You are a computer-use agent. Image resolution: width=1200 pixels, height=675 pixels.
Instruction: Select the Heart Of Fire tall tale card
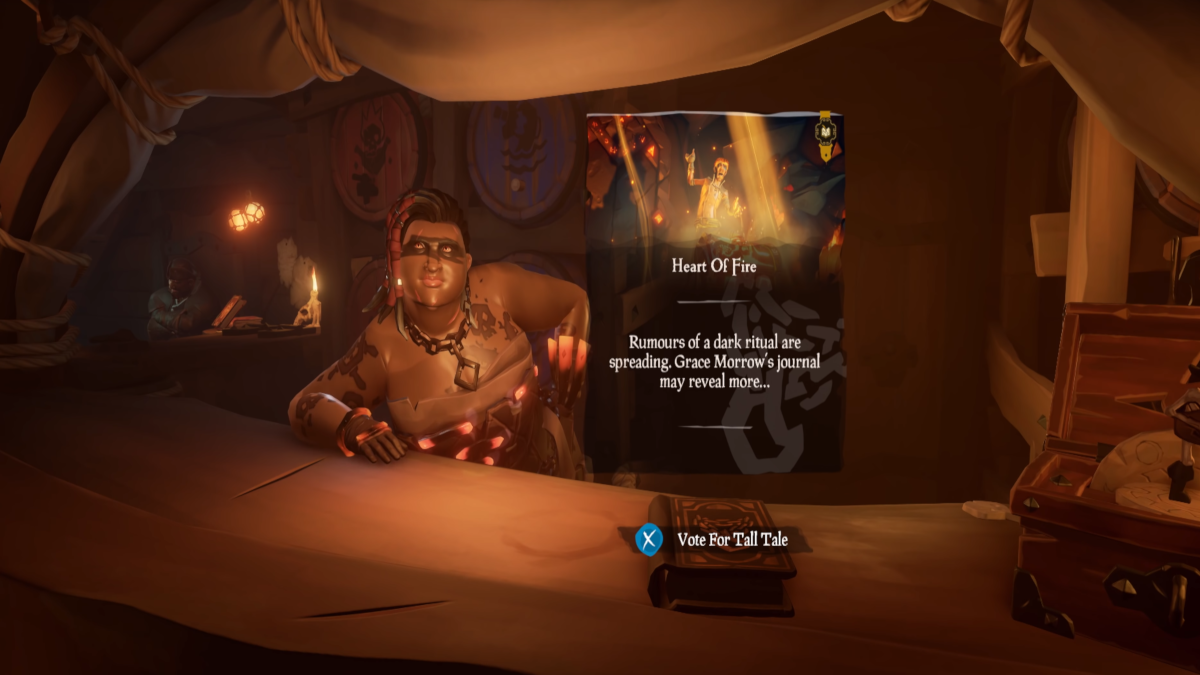[714, 290]
